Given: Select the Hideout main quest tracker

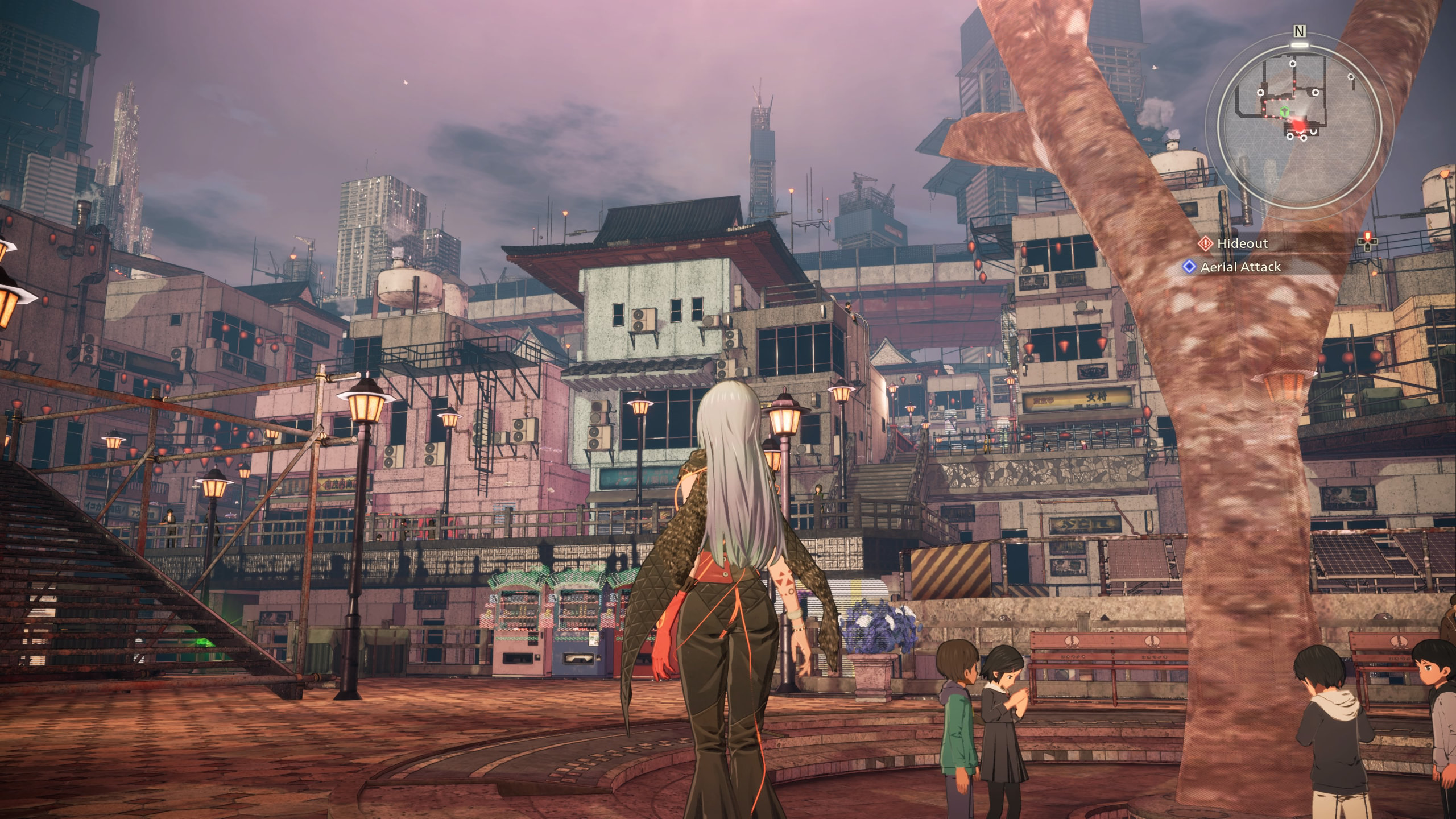Looking at the screenshot, I should pyautogui.click(x=1242, y=244).
